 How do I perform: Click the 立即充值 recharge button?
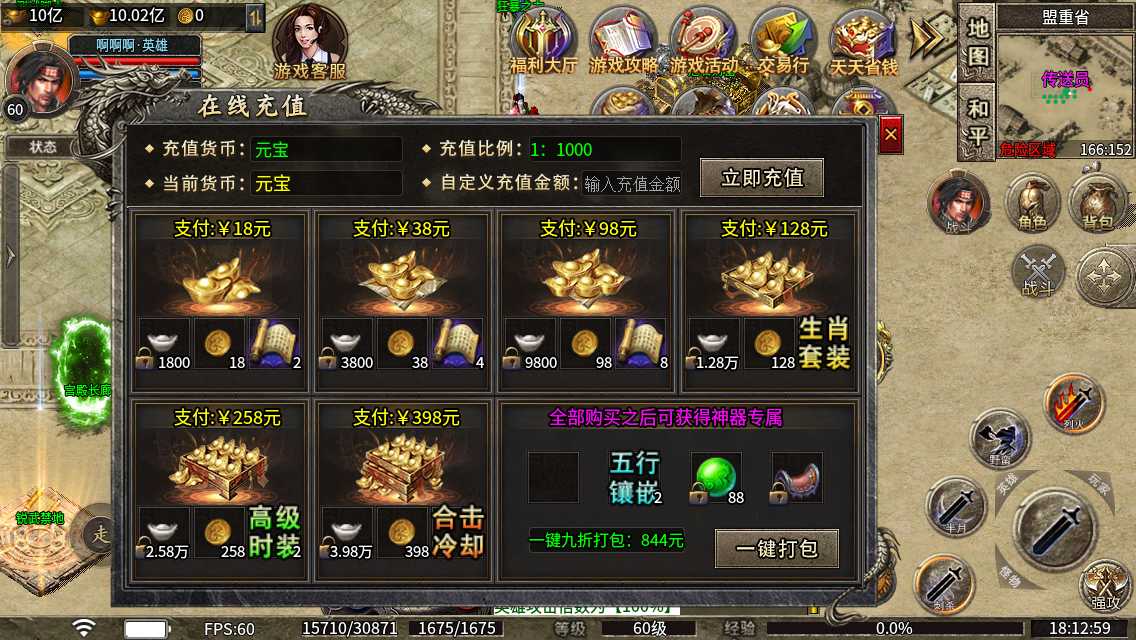coord(762,178)
